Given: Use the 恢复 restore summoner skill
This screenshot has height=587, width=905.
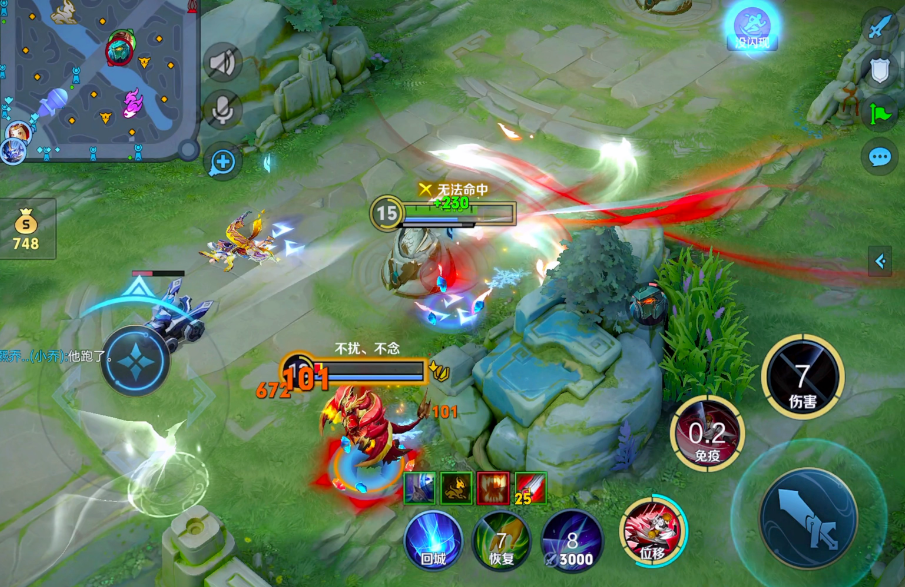Looking at the screenshot, I should (x=501, y=540).
